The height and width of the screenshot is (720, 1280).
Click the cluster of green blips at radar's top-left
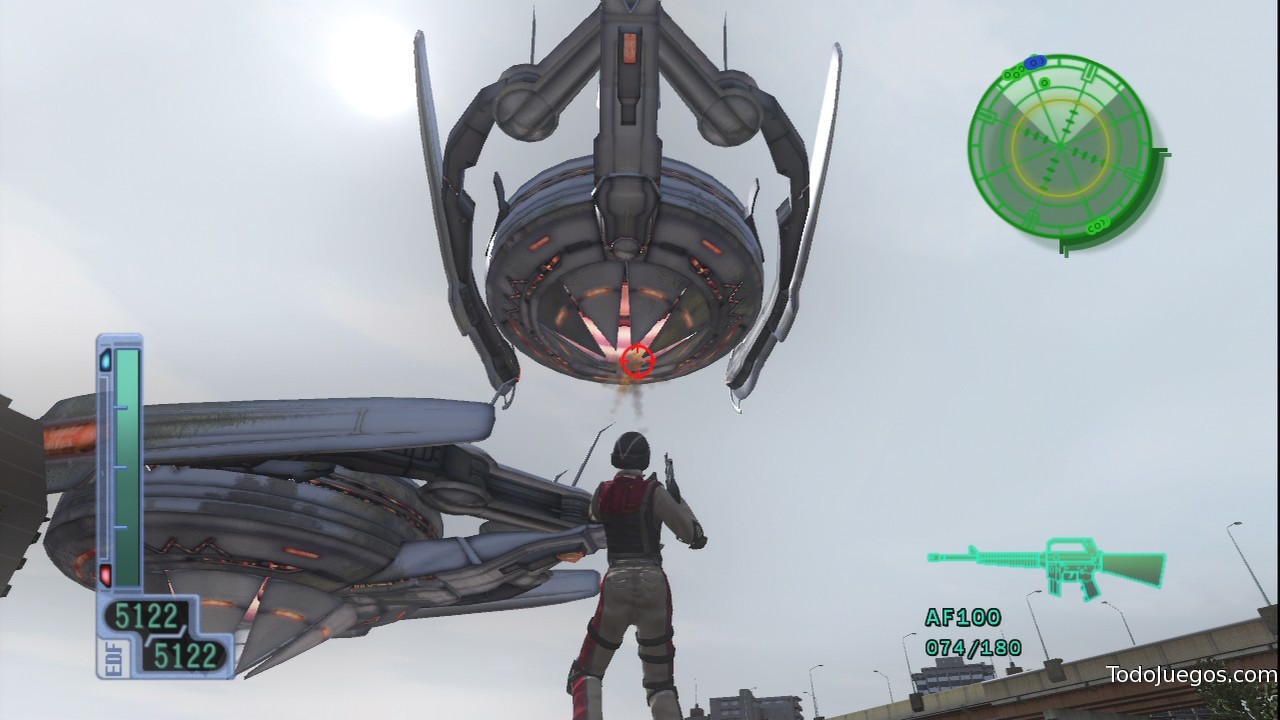[1013, 72]
